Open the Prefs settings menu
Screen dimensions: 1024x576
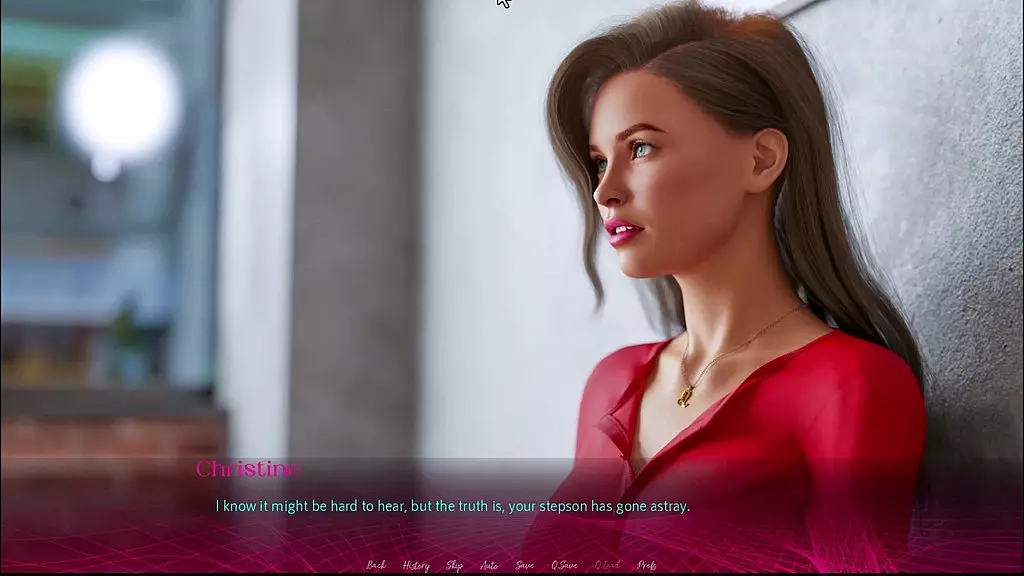[x=646, y=565]
